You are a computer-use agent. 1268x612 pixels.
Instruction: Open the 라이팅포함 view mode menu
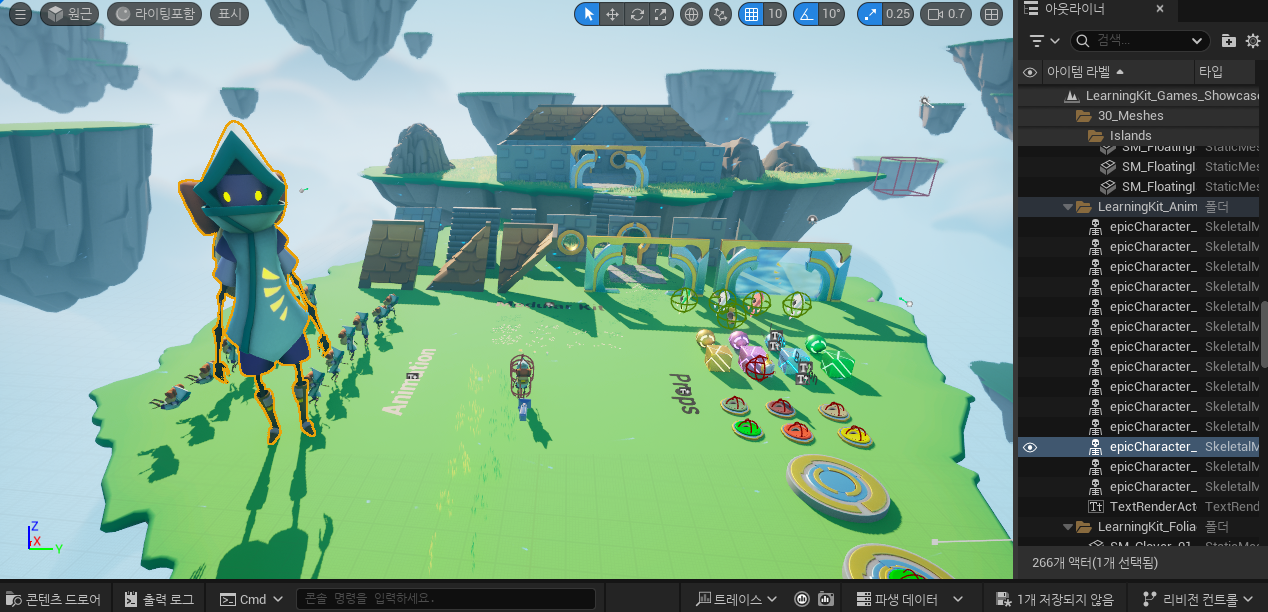click(x=155, y=14)
